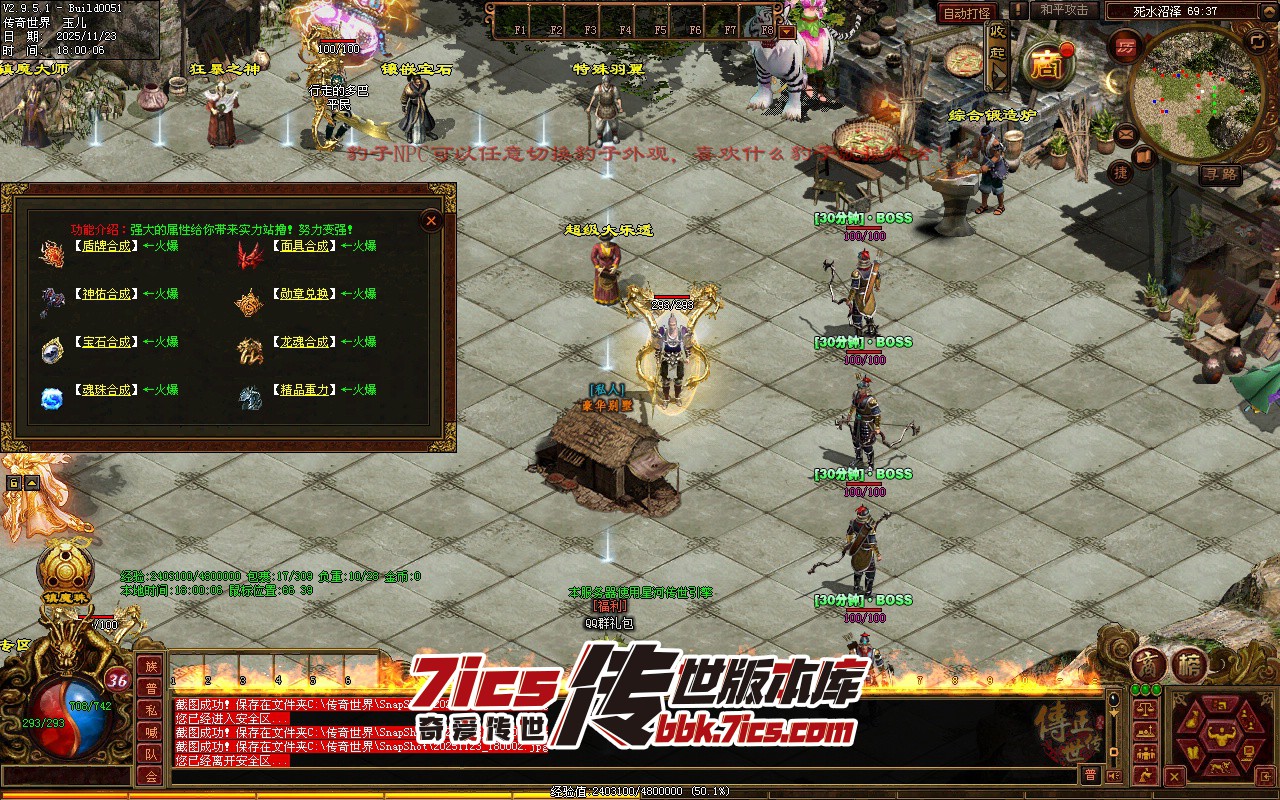Screen dimensions: 1280x800
Task: Switch the 和平攻击 attack mode
Action: (x=1064, y=10)
